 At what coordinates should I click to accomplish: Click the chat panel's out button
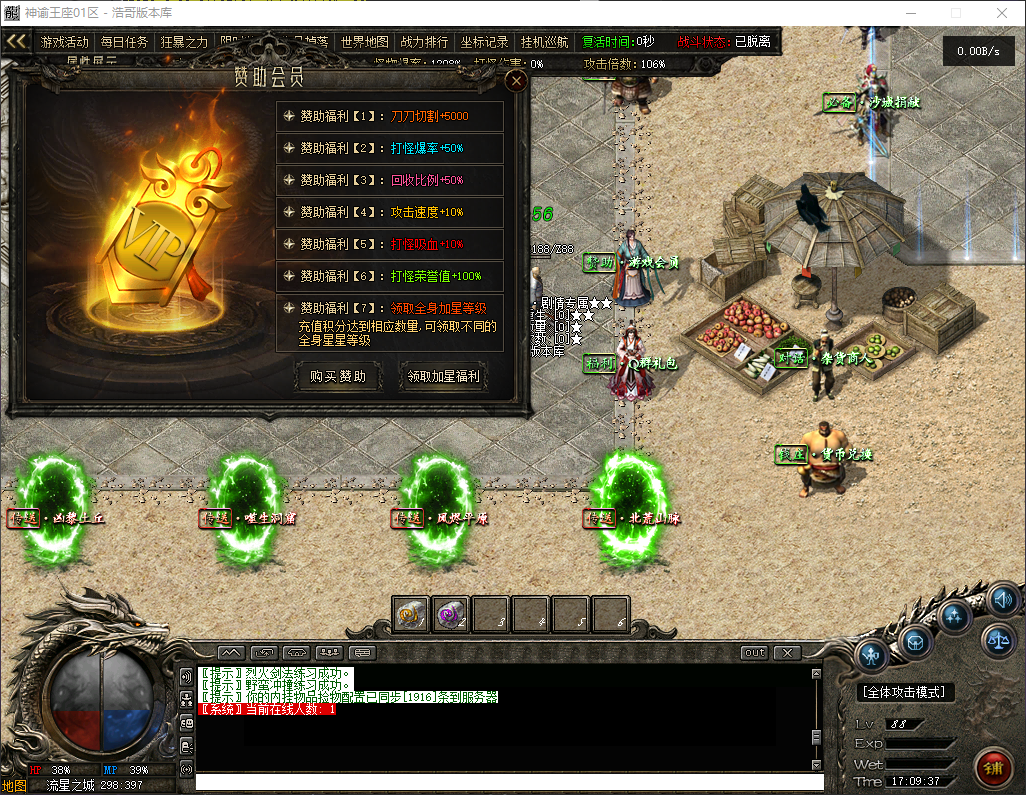(755, 653)
